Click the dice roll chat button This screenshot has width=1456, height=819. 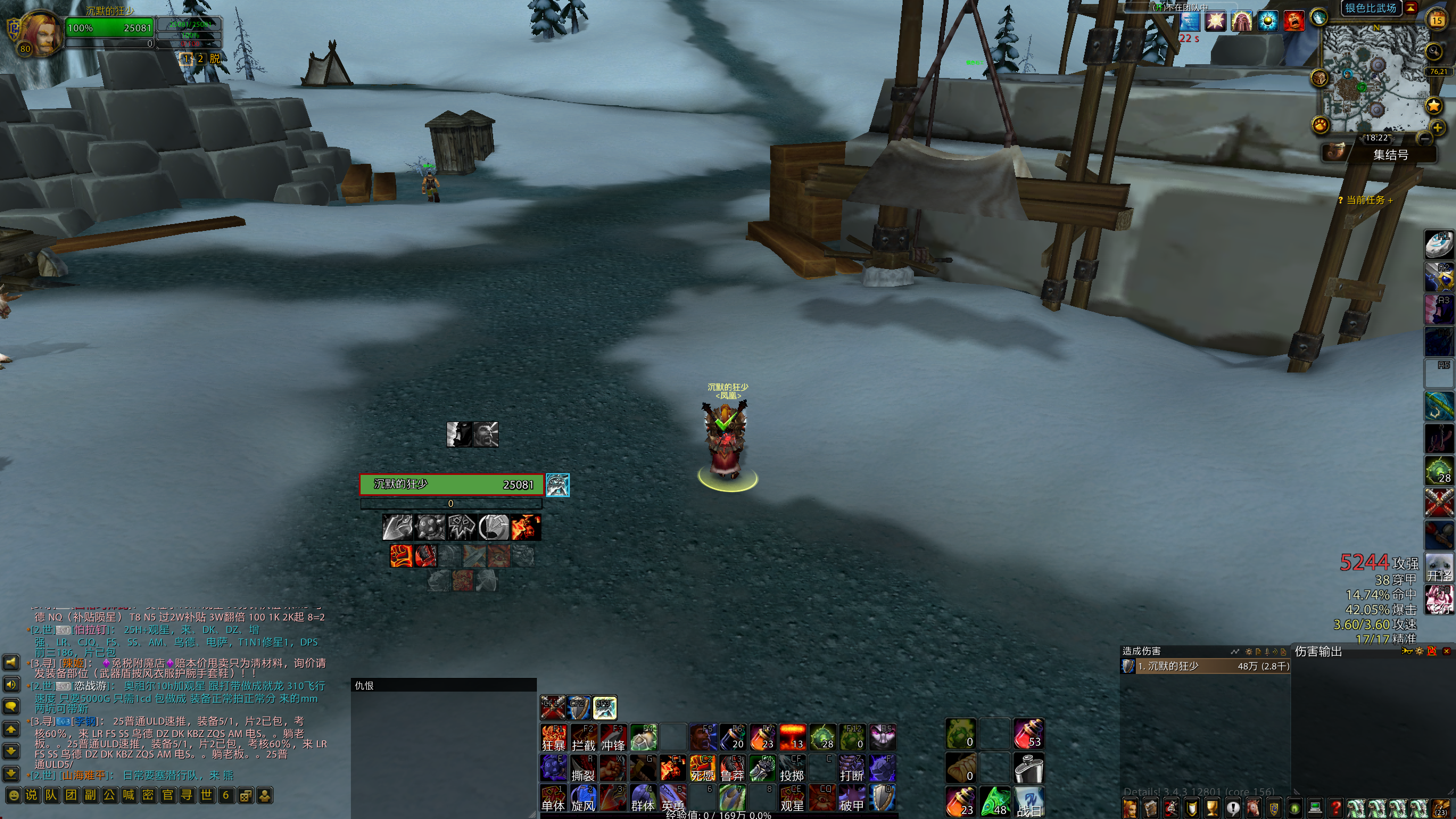246,795
